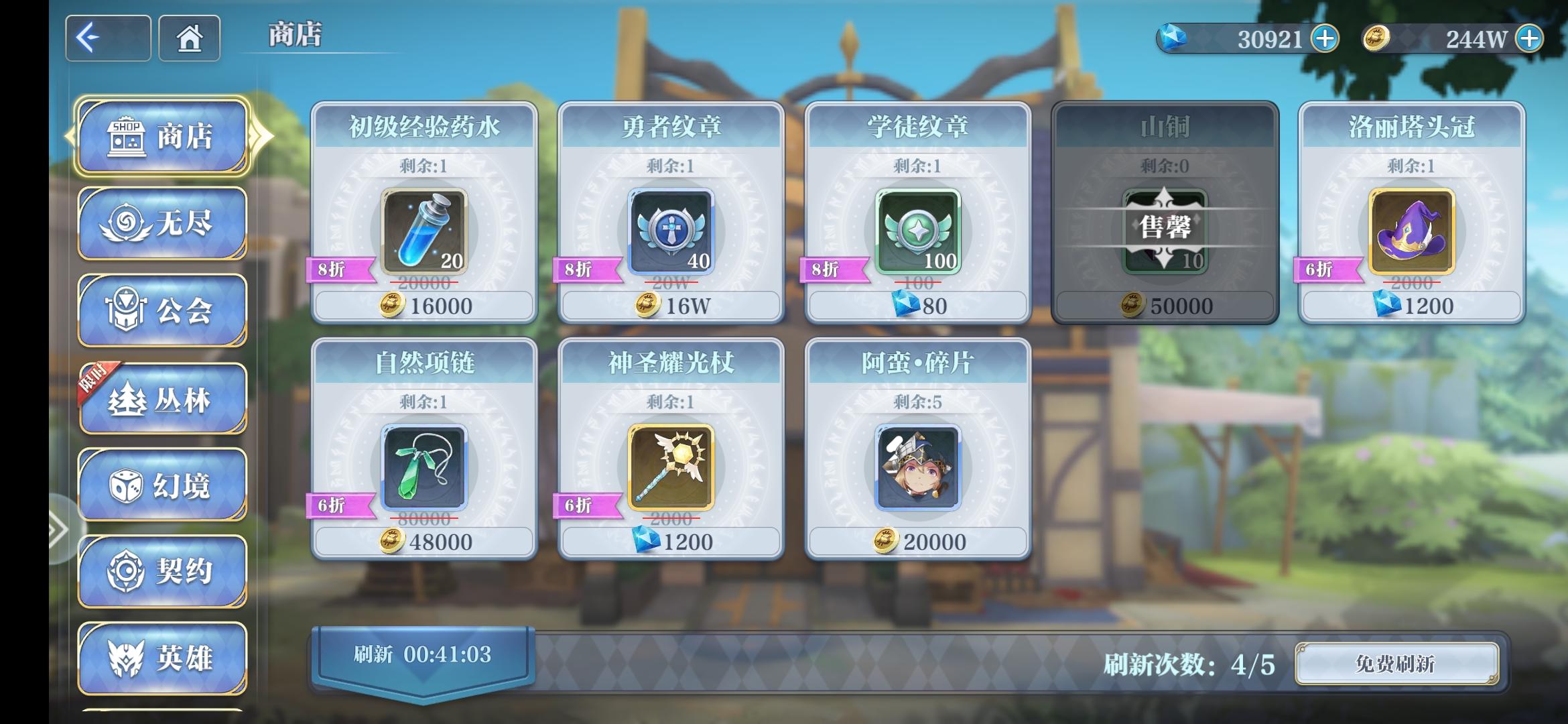Open the 契约 contract shop section
Viewport: 1568px width, 724px height.
click(x=161, y=572)
